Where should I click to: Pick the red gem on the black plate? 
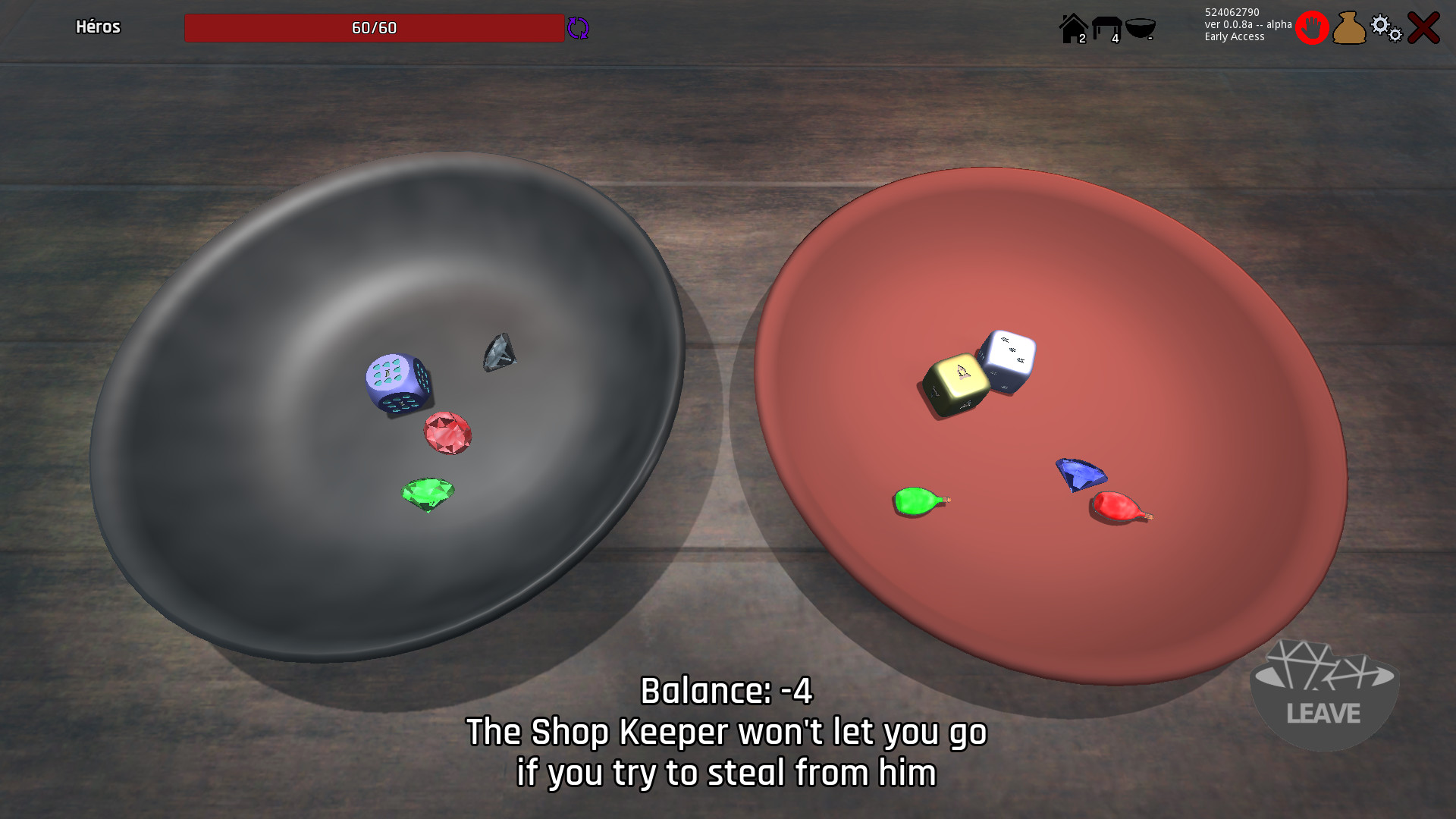point(449,431)
